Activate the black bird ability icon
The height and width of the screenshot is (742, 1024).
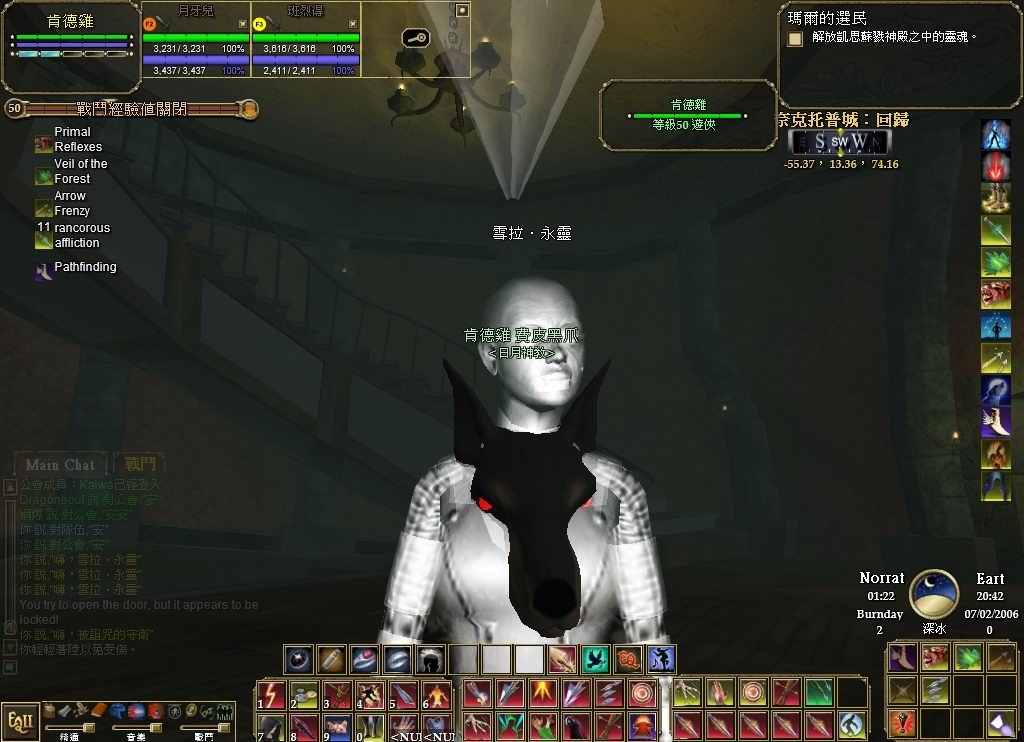click(x=595, y=660)
